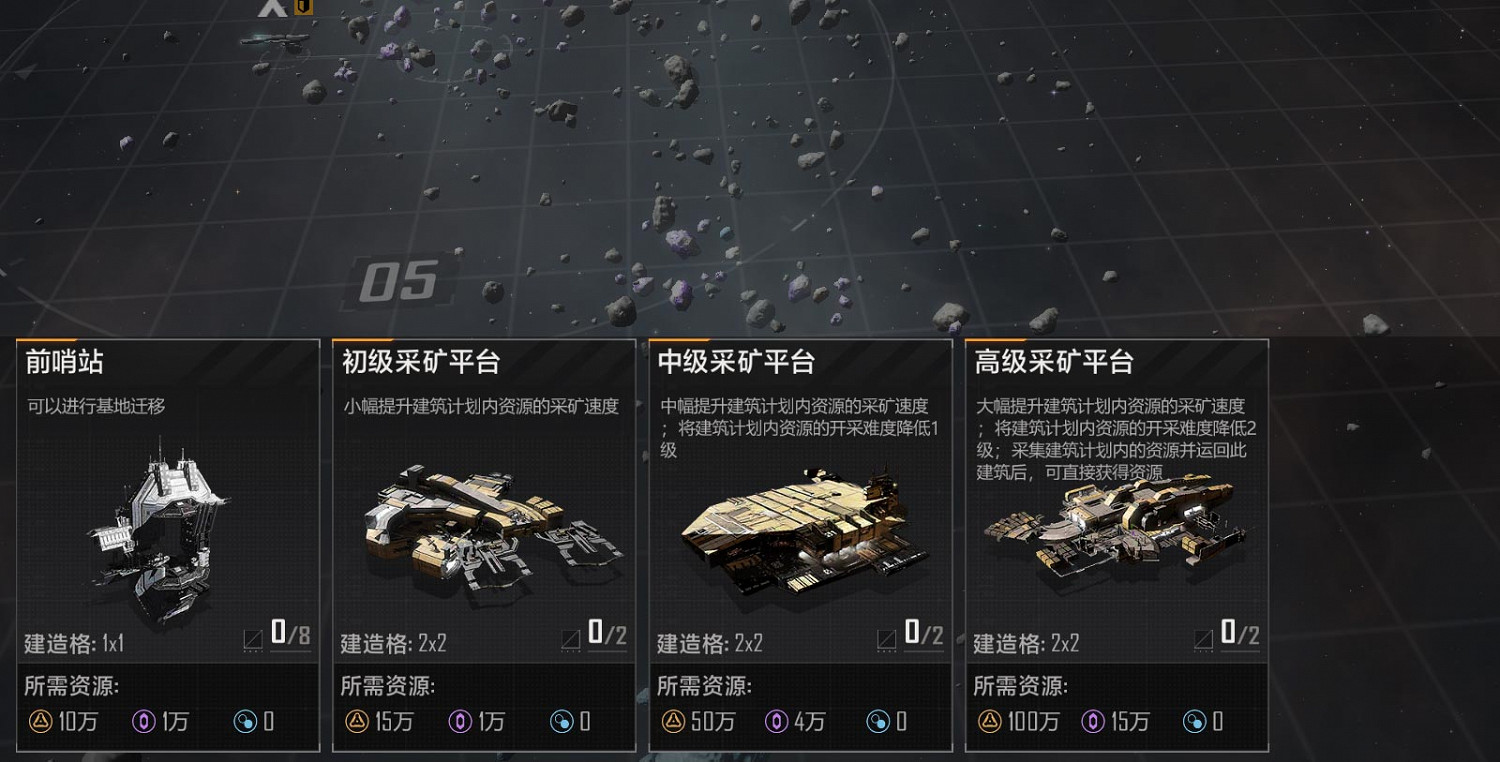1500x762 pixels.
Task: Click the orange shield marker above the frigate
Action: (303, 8)
